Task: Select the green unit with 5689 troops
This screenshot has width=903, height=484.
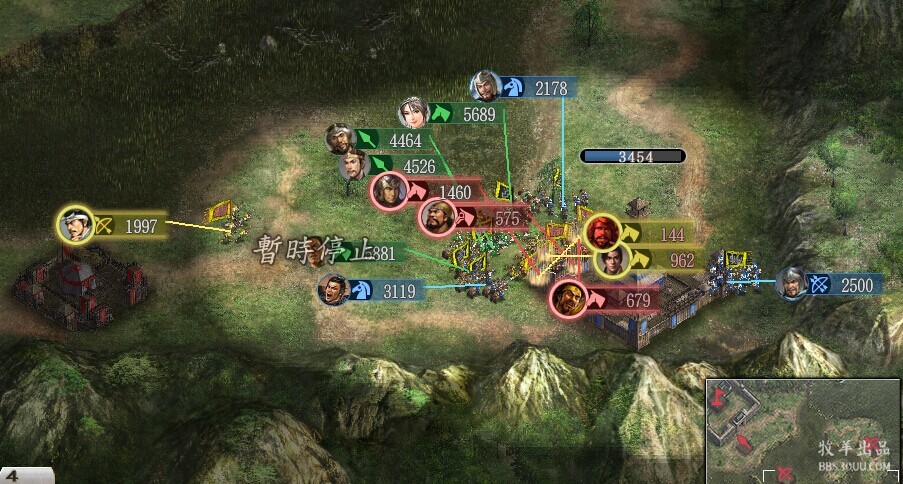Action: click(413, 113)
